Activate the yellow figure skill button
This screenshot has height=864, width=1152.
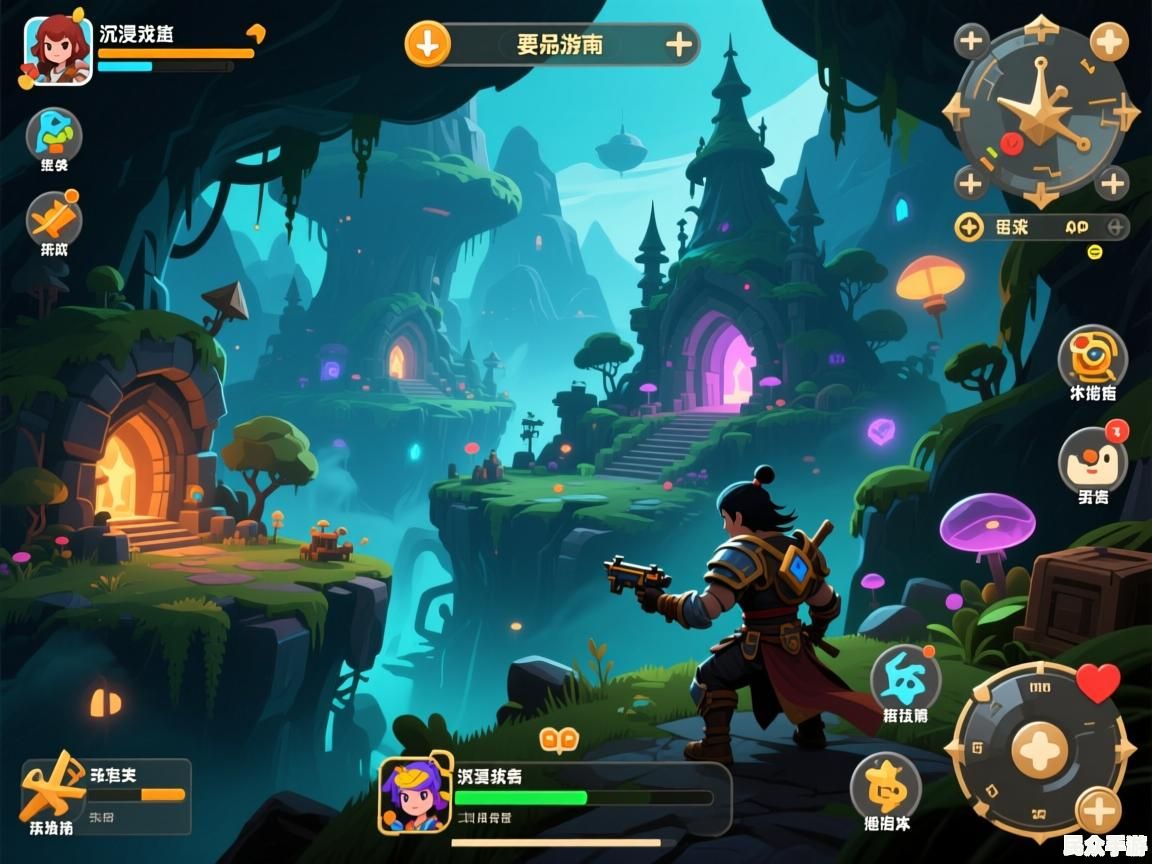coord(886,787)
